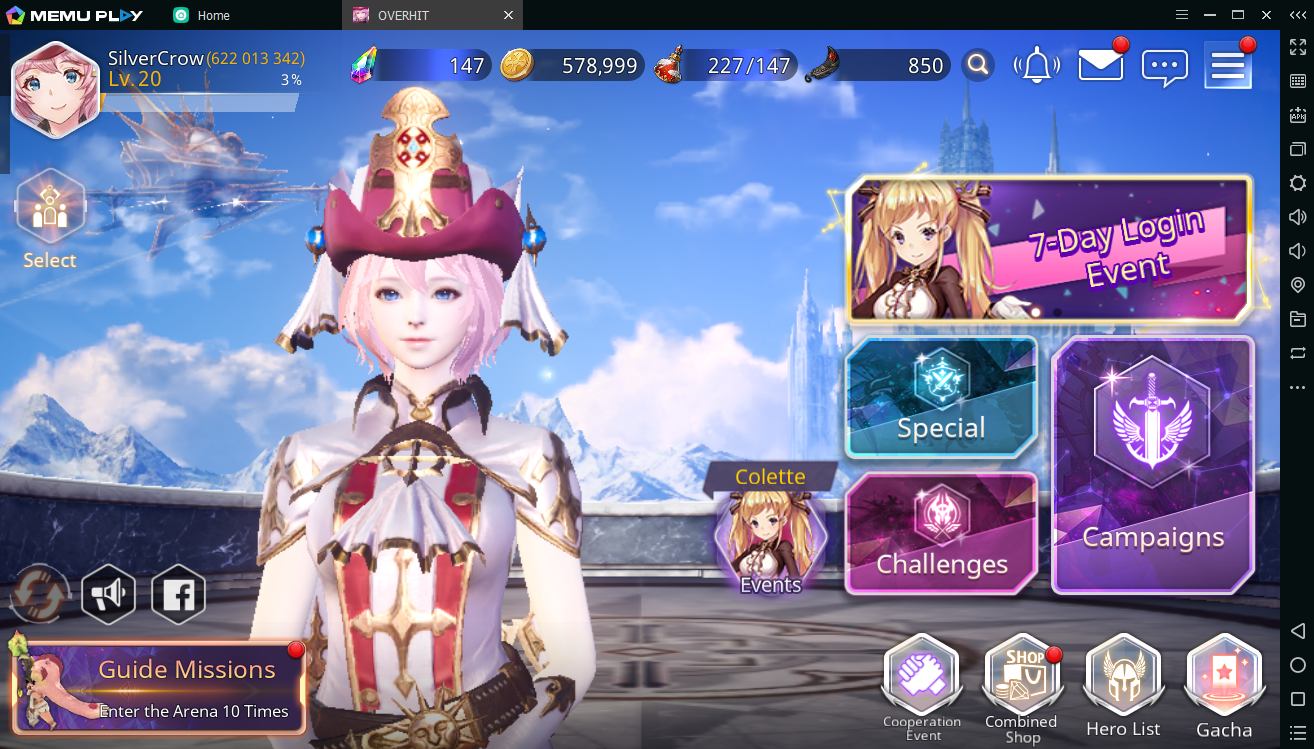Open the Challenges mode
The height and width of the screenshot is (749, 1314).
click(x=941, y=533)
